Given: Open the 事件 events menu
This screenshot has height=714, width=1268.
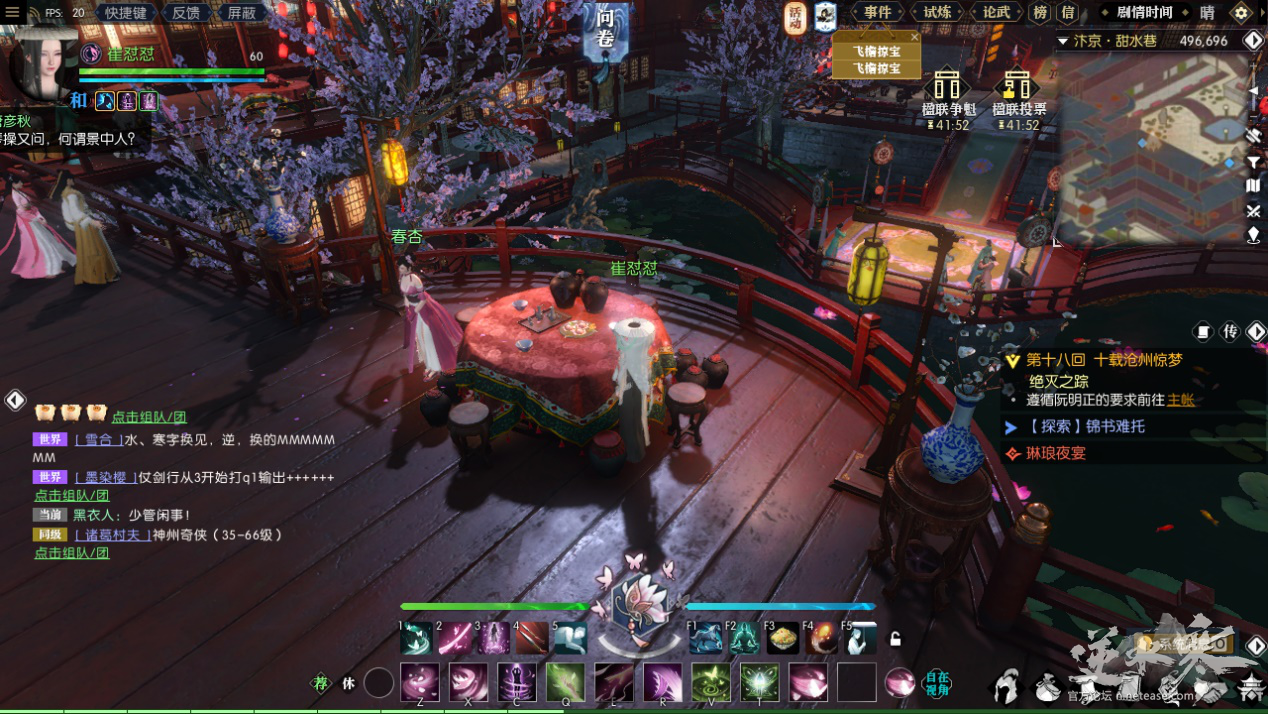Looking at the screenshot, I should pyautogui.click(x=877, y=13).
